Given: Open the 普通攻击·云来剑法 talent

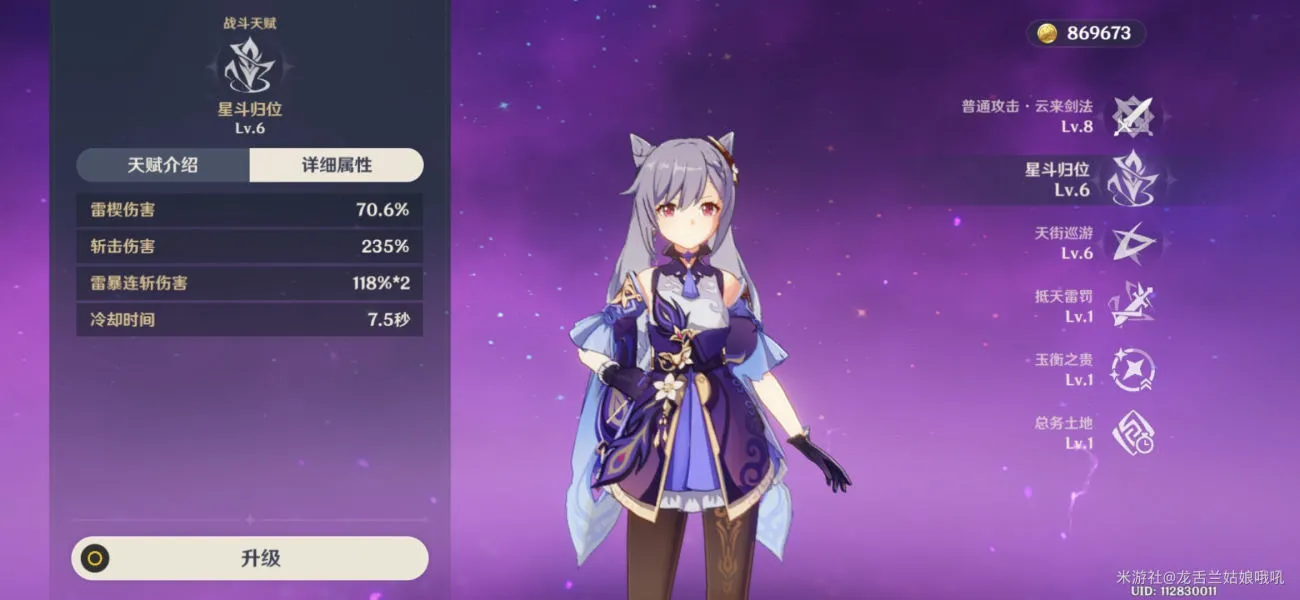Looking at the screenshot, I should tap(1133, 116).
